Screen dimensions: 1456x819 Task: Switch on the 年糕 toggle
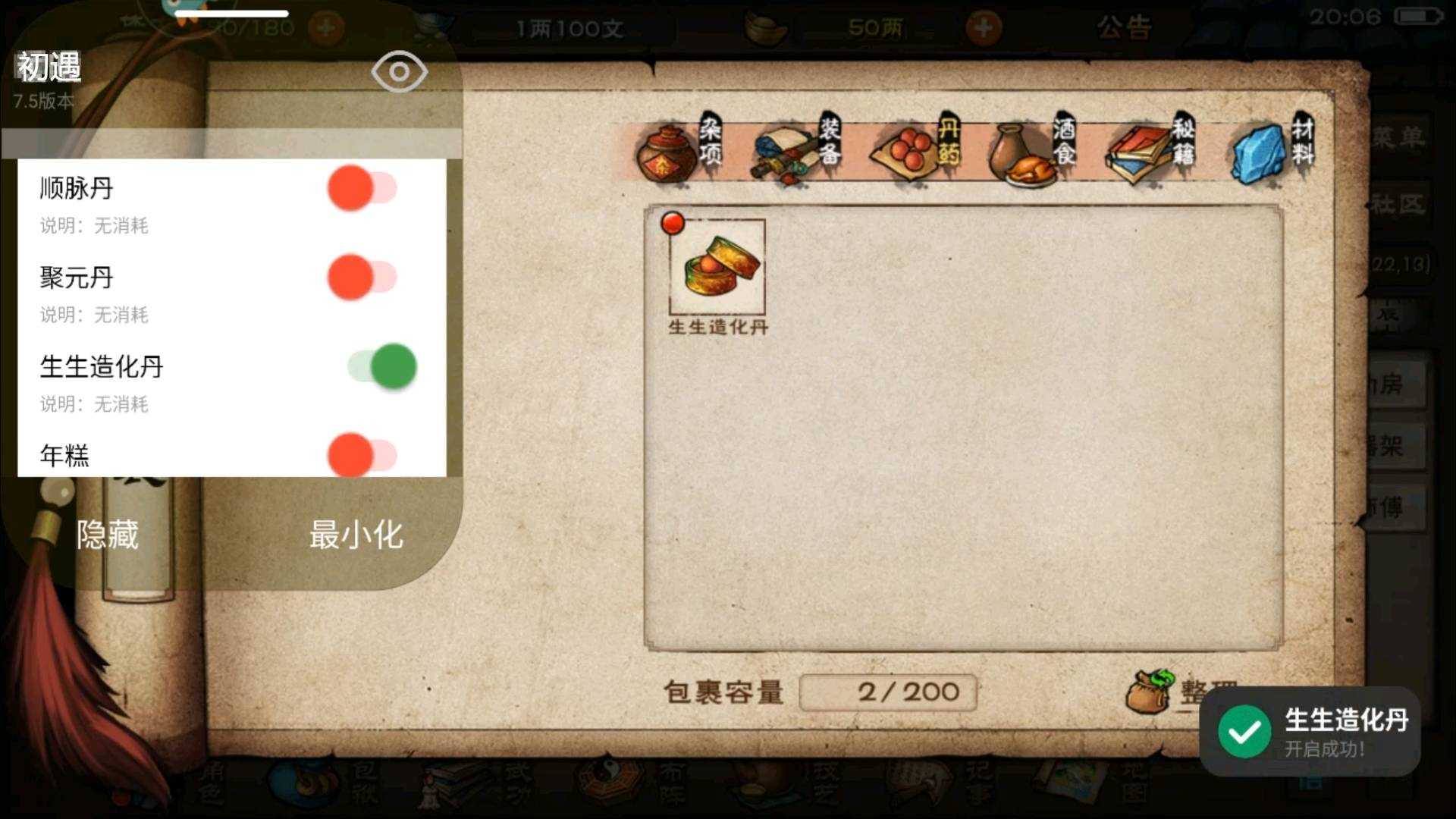click(362, 455)
